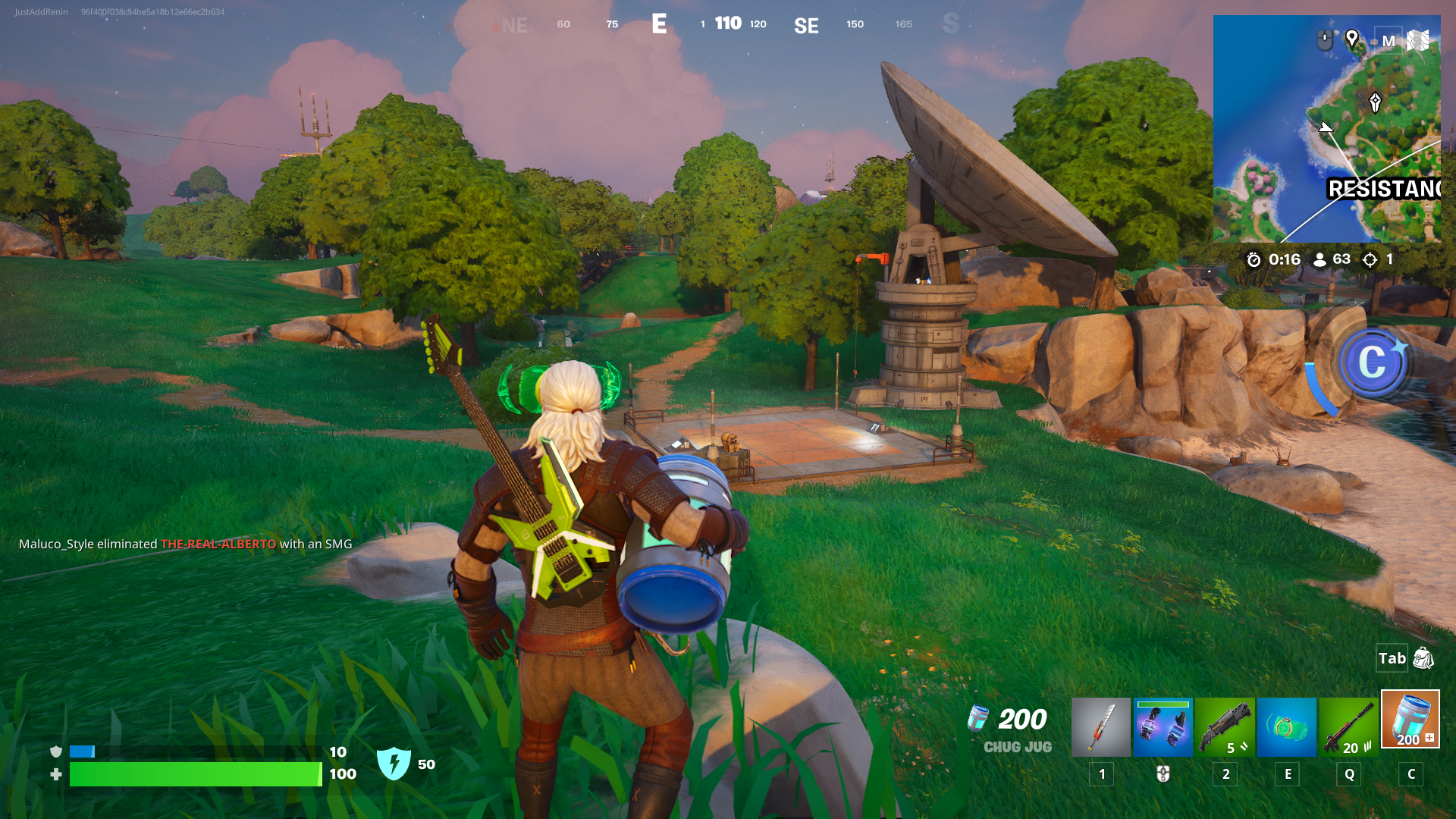The width and height of the screenshot is (1456, 819).
Task: Click the waypoint marker pin above the minimap
Action: [1352, 39]
